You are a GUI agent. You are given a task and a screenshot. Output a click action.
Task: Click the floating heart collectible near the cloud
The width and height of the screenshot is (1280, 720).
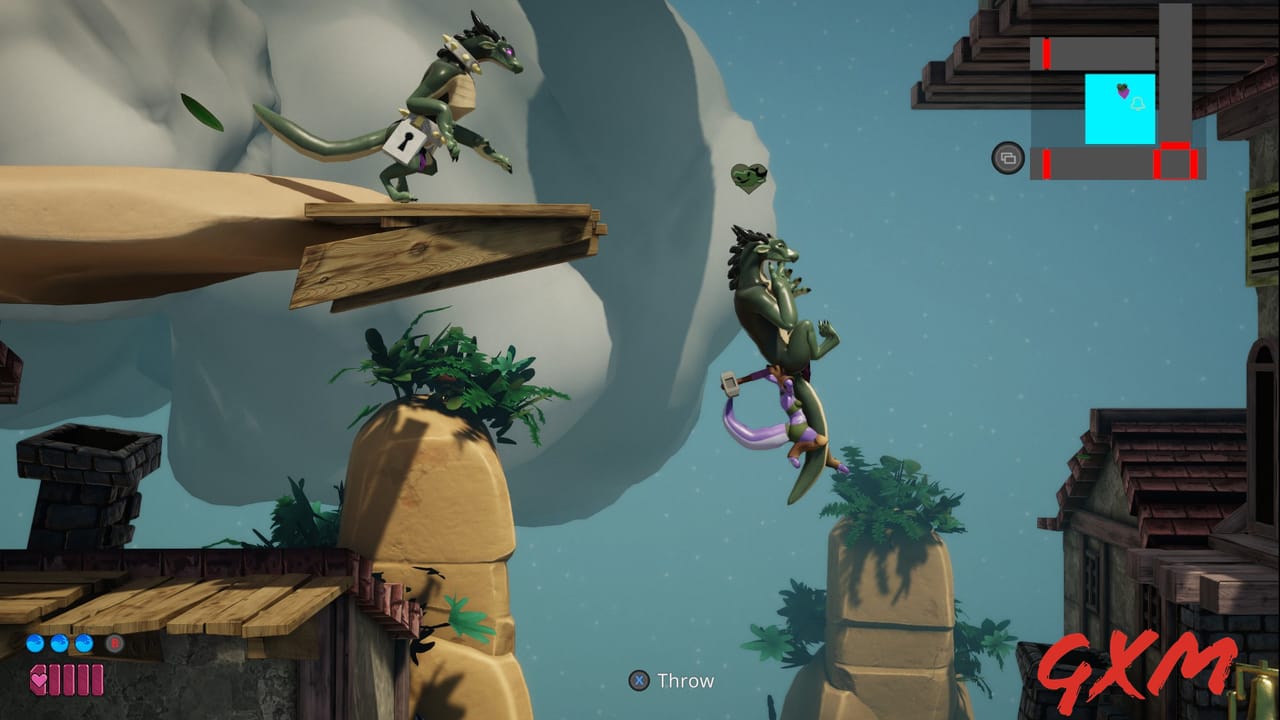click(747, 176)
